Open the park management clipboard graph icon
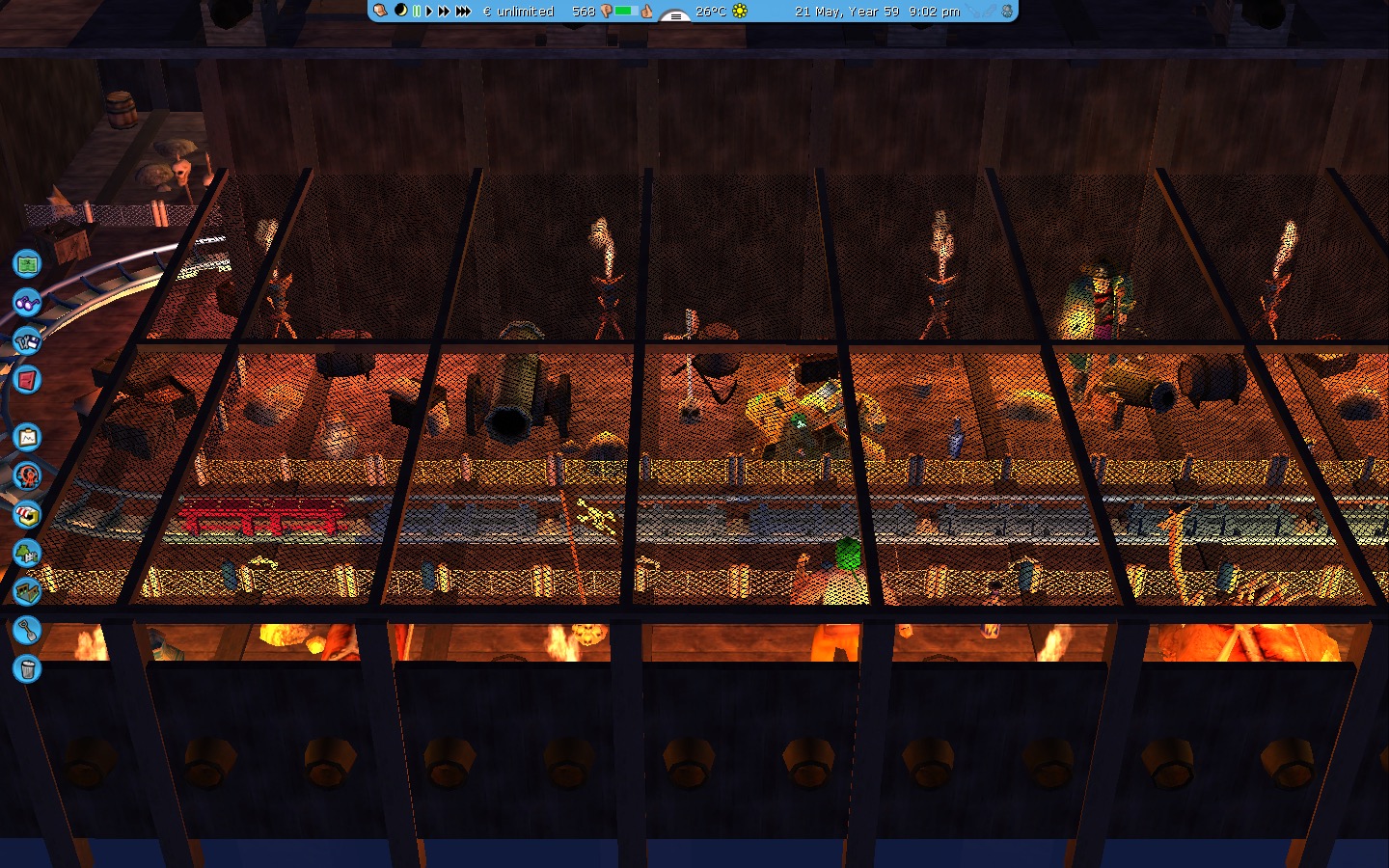The image size is (1389, 868). pyautogui.click(x=27, y=438)
